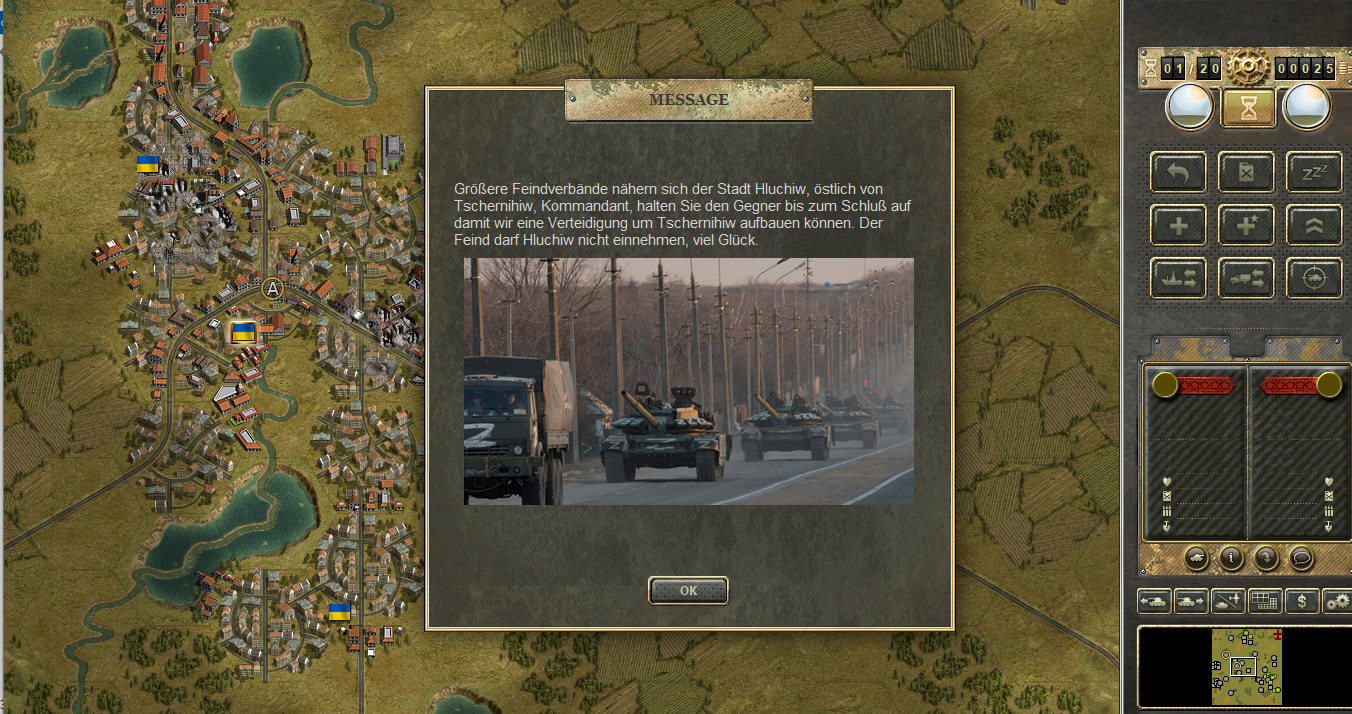Undo the last move
The height and width of the screenshot is (714, 1352).
(x=1178, y=172)
